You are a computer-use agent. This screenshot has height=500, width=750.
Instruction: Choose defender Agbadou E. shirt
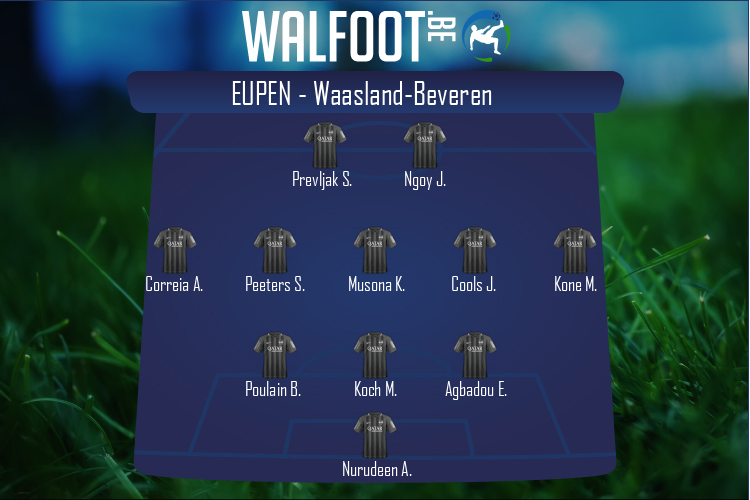[x=475, y=356]
